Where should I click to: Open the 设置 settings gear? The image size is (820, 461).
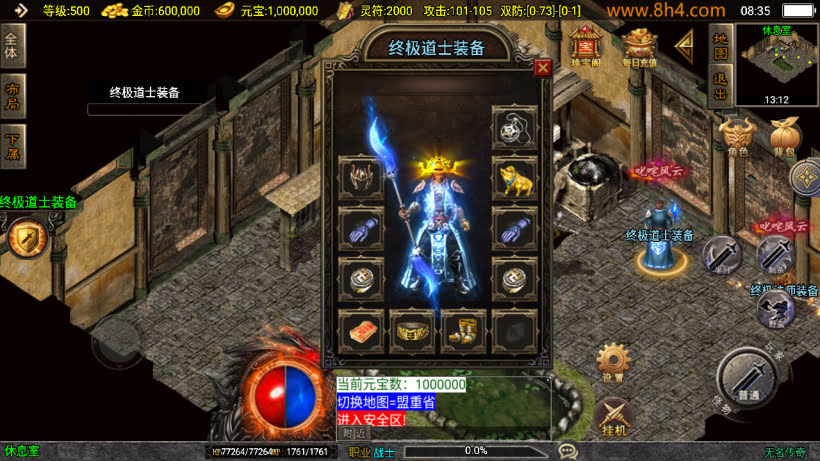[613, 361]
